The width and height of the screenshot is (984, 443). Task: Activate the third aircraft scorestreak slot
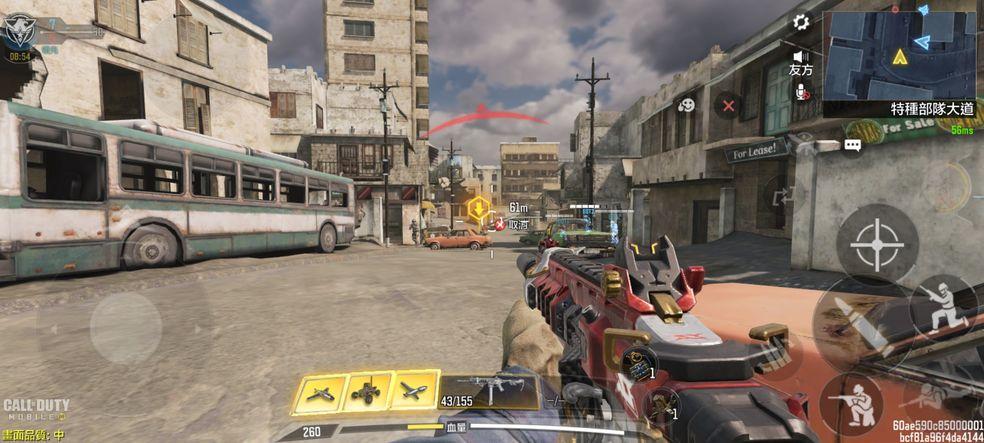414,393
